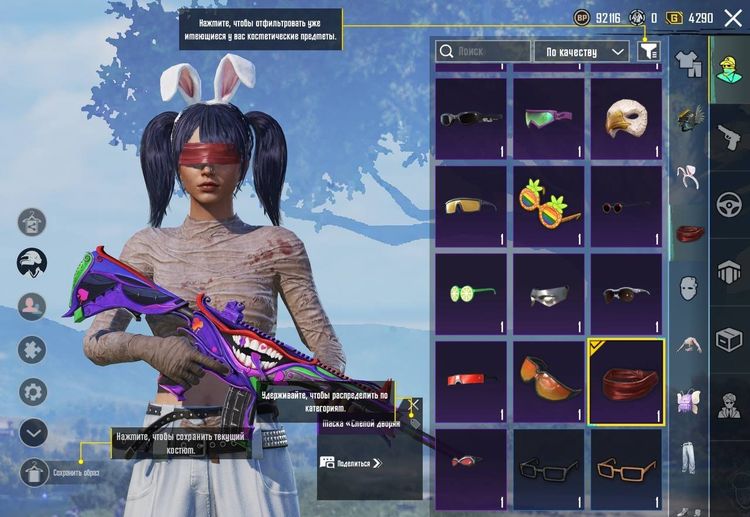Open the gear settings icon on the left
The width and height of the screenshot is (750, 517).
[33, 392]
